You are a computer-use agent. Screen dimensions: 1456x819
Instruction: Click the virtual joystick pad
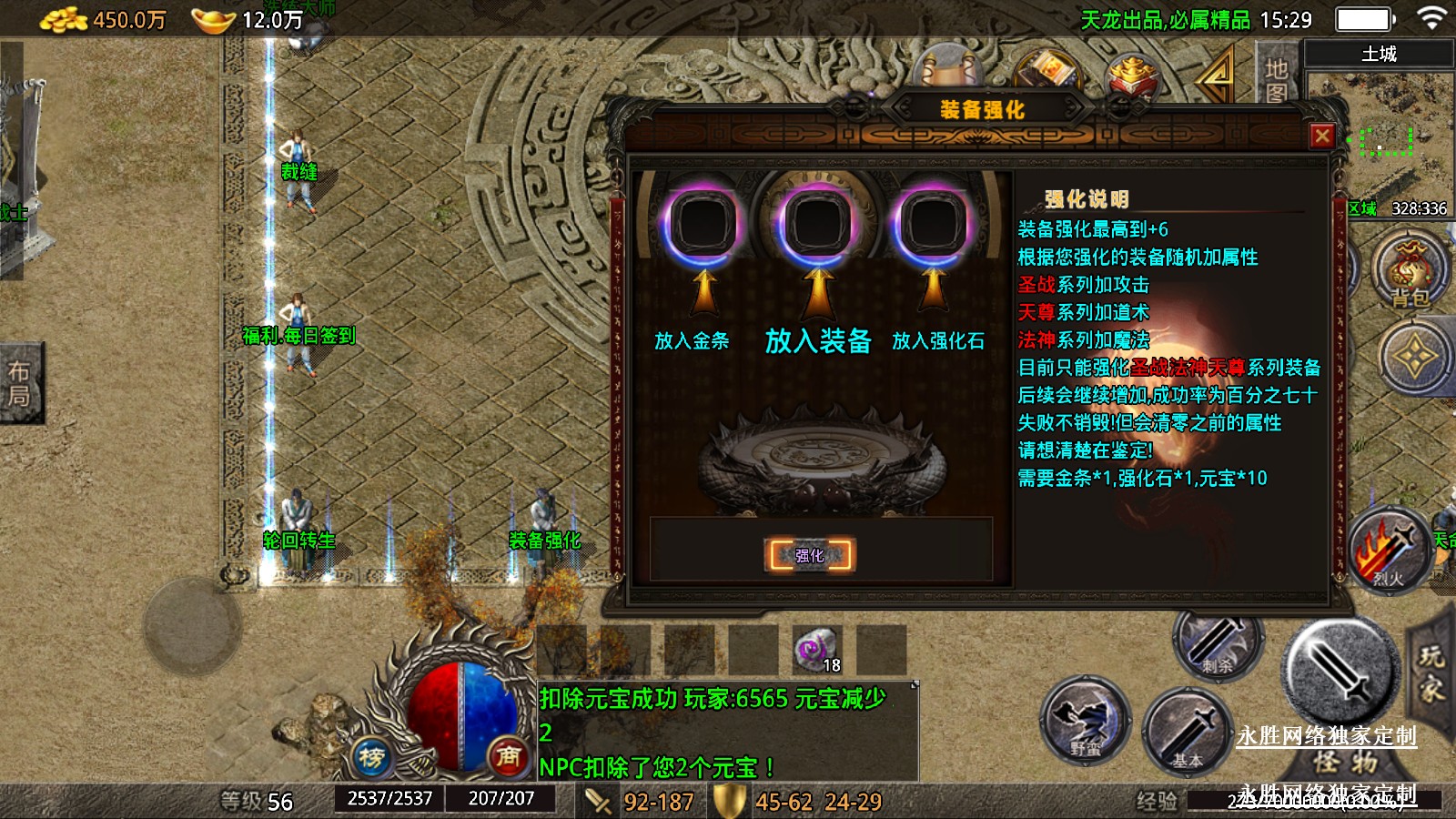192,625
